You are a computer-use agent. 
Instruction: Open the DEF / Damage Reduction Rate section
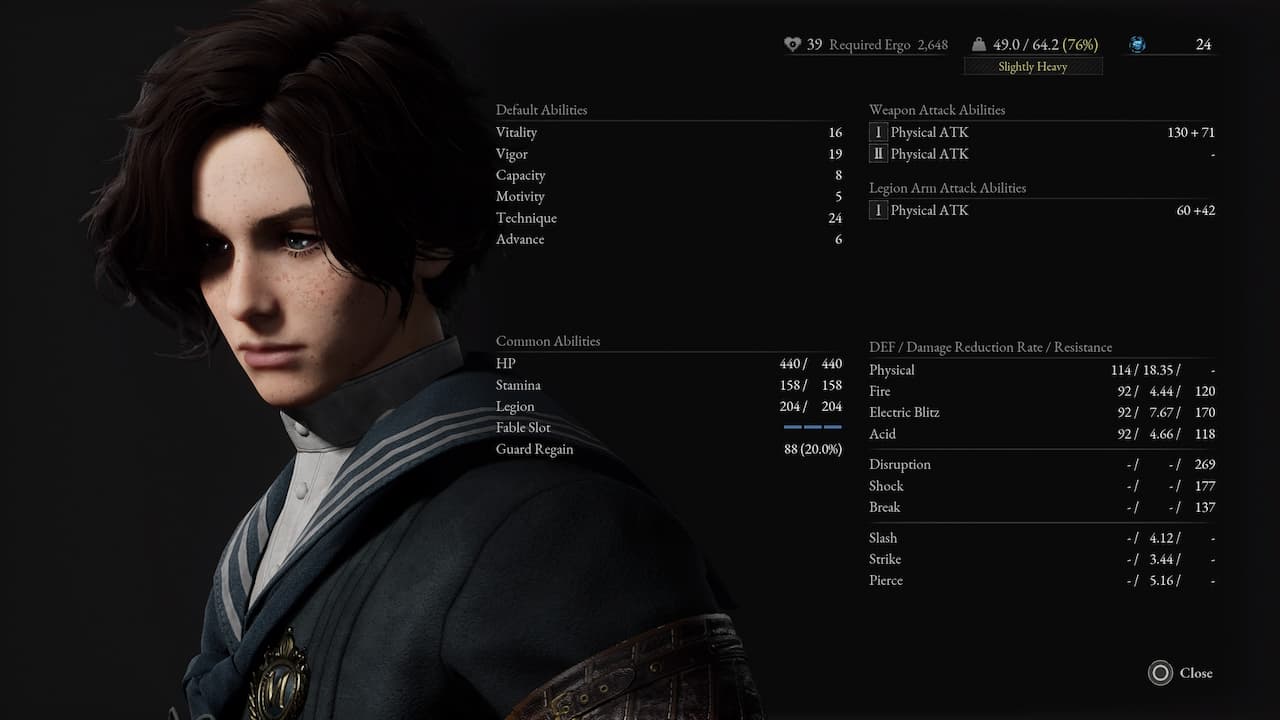point(991,347)
